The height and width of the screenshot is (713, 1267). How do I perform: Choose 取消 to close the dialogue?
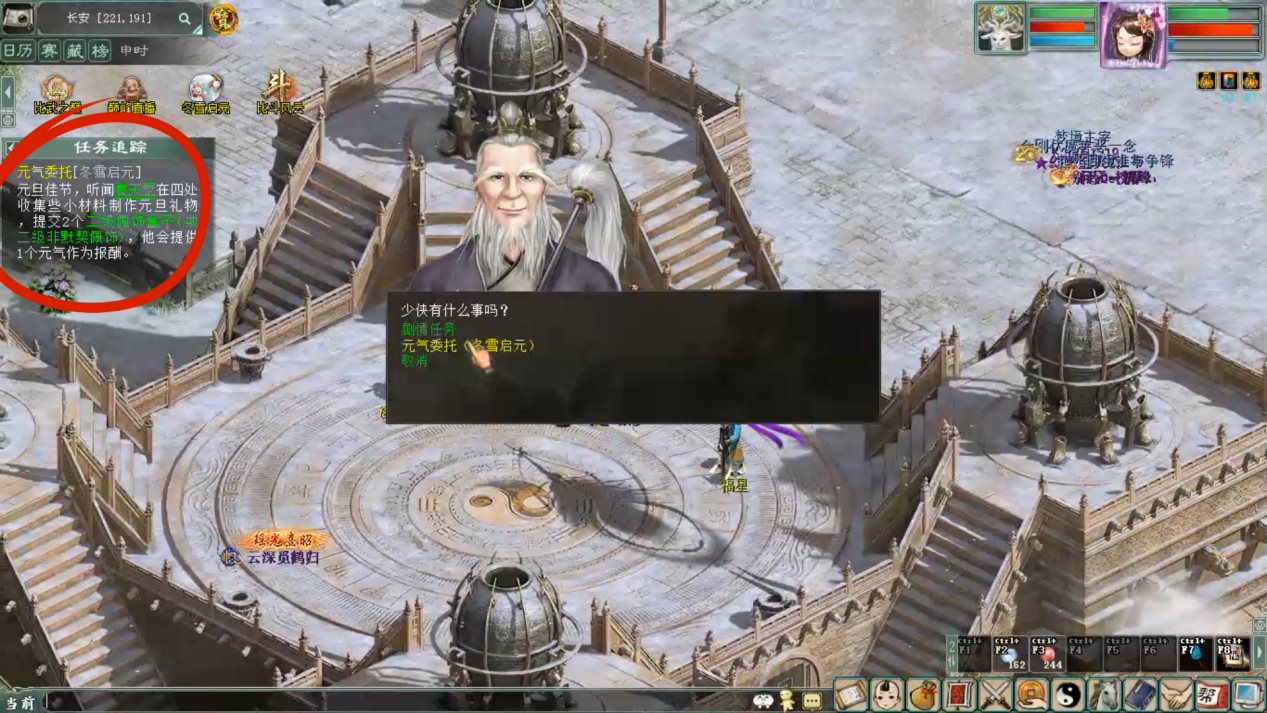pos(414,361)
